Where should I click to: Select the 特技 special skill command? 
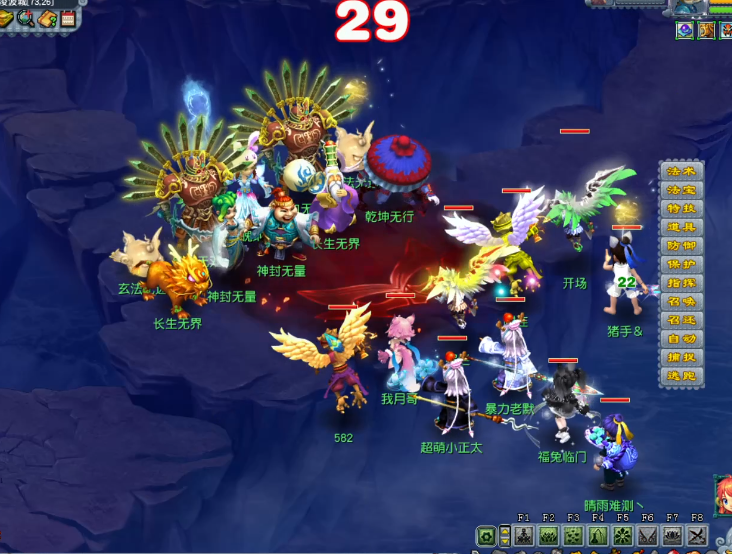pyautogui.click(x=681, y=208)
